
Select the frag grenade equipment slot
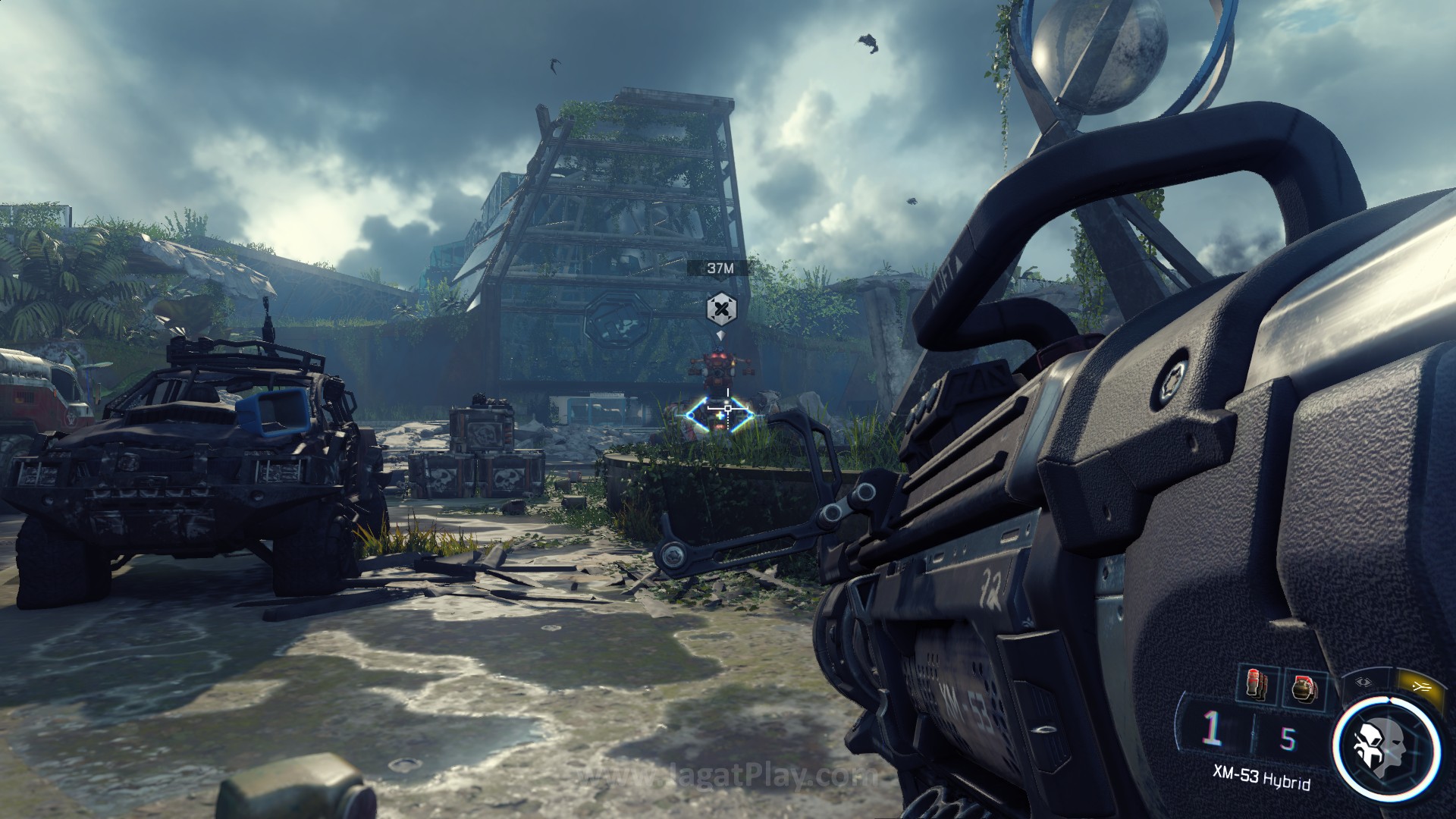point(1304,689)
